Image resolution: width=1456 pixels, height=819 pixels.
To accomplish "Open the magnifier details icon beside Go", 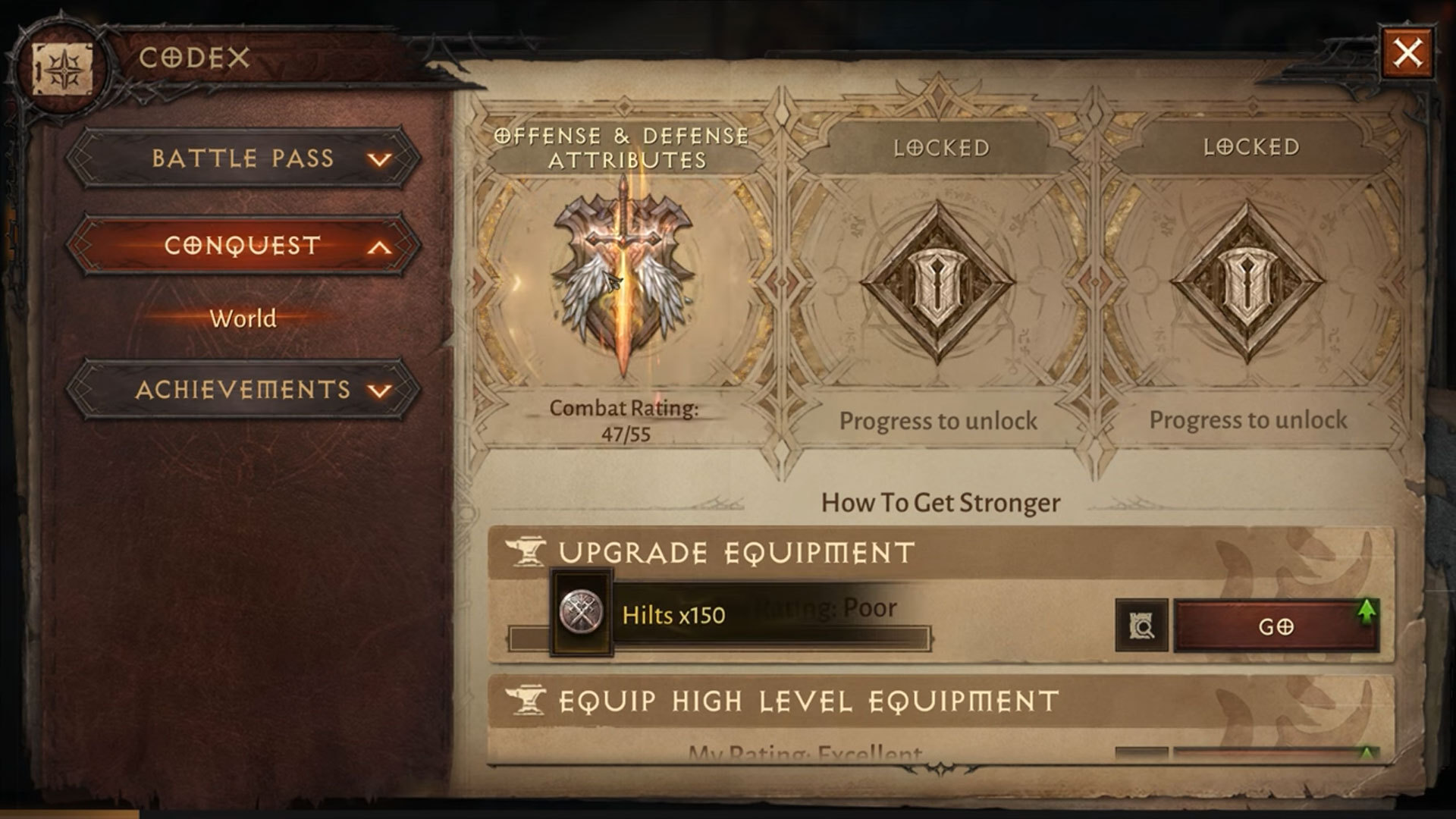I will pyautogui.click(x=1141, y=626).
